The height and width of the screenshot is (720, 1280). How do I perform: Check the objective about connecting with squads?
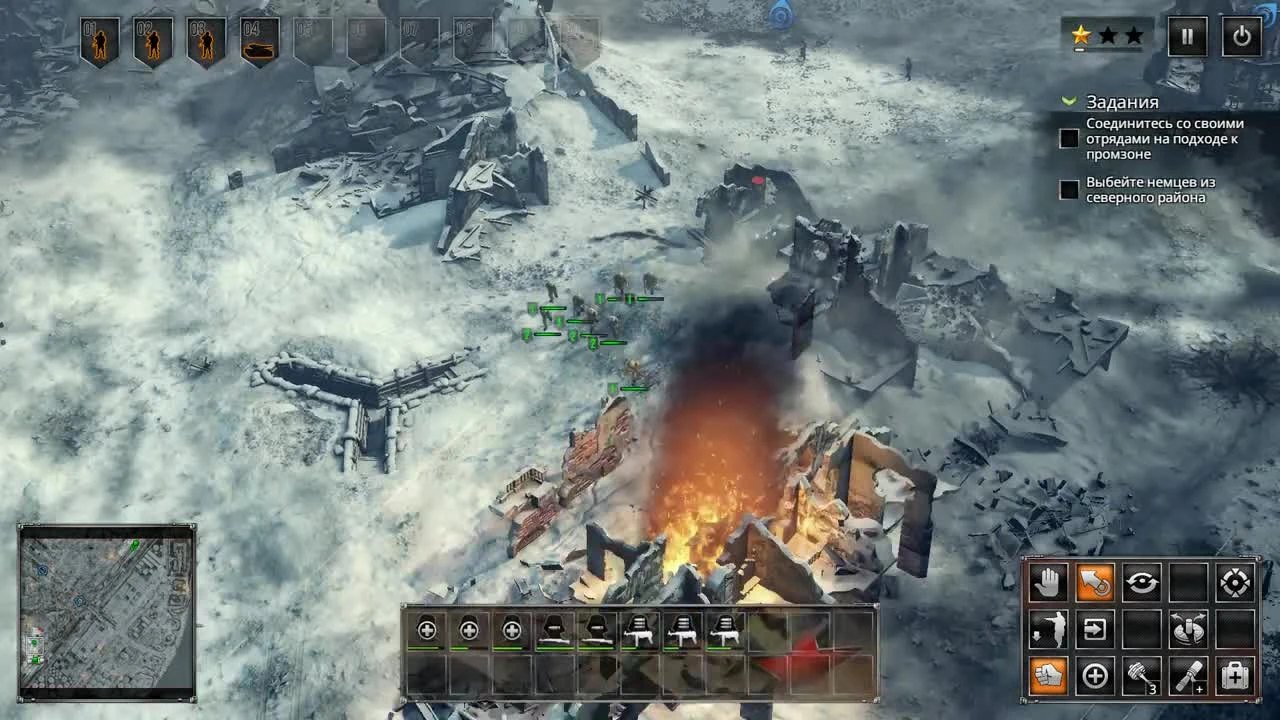click(x=1067, y=138)
